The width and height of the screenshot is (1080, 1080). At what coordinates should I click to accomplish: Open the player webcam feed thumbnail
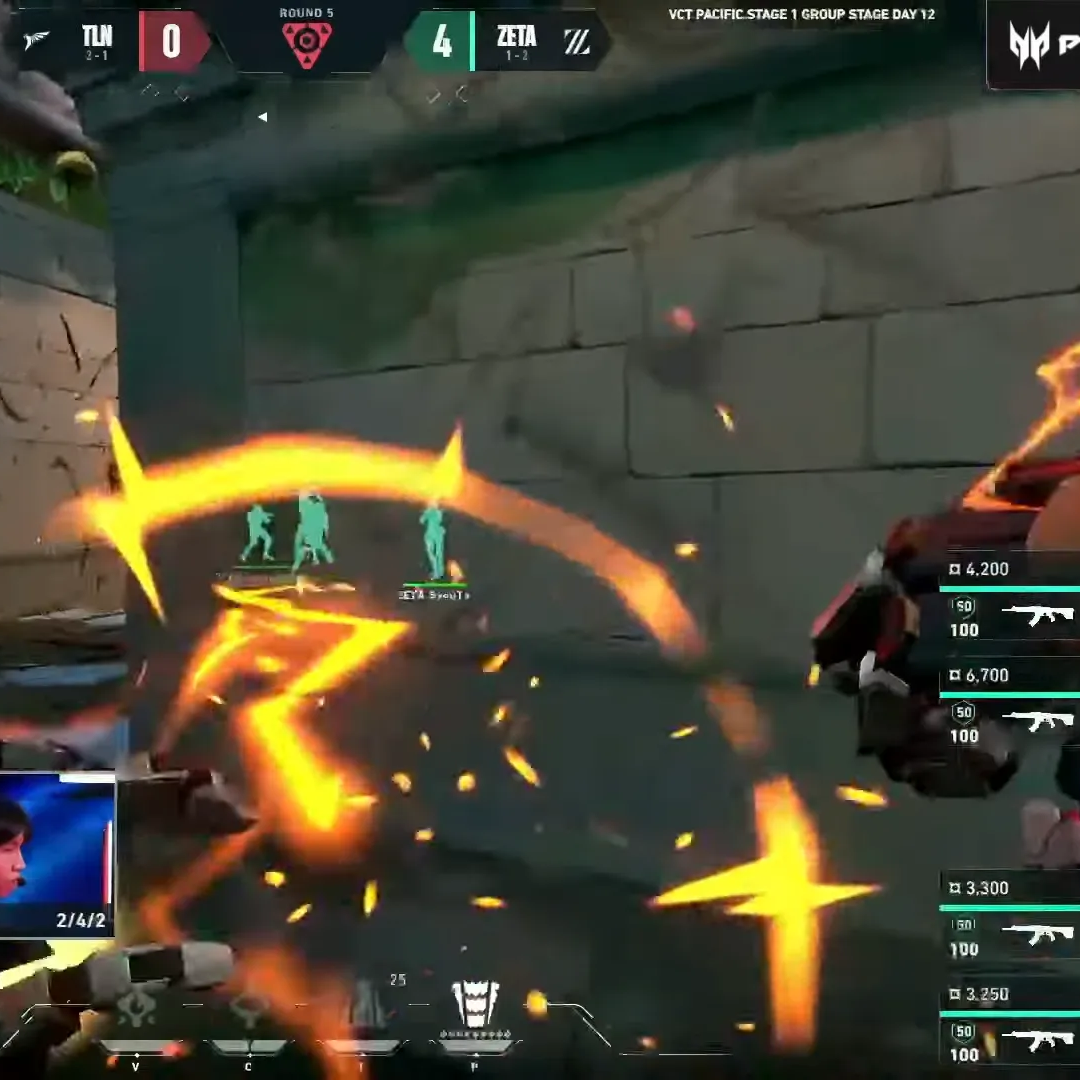tap(57, 853)
